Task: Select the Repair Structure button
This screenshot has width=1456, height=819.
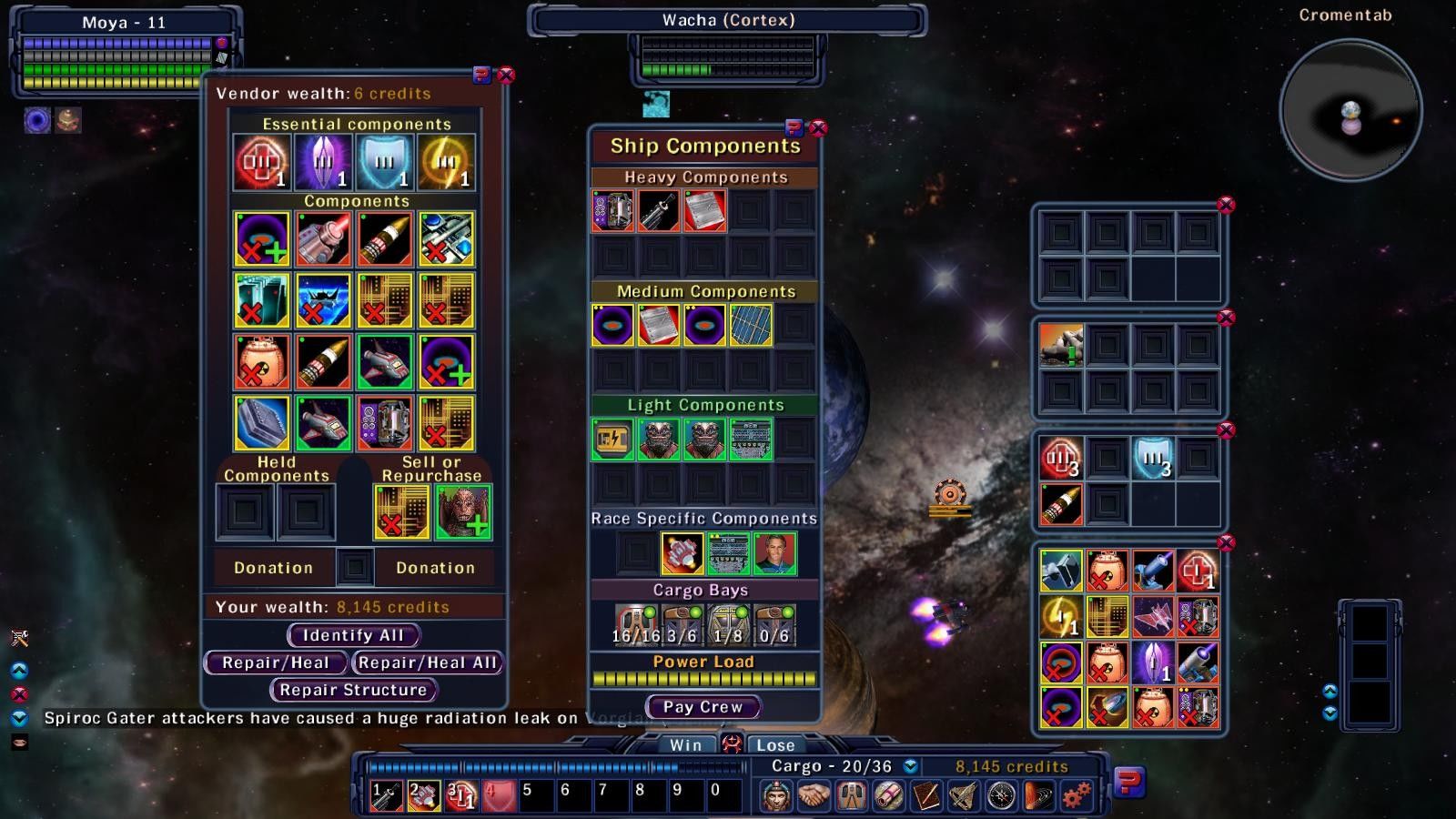Action: click(353, 690)
